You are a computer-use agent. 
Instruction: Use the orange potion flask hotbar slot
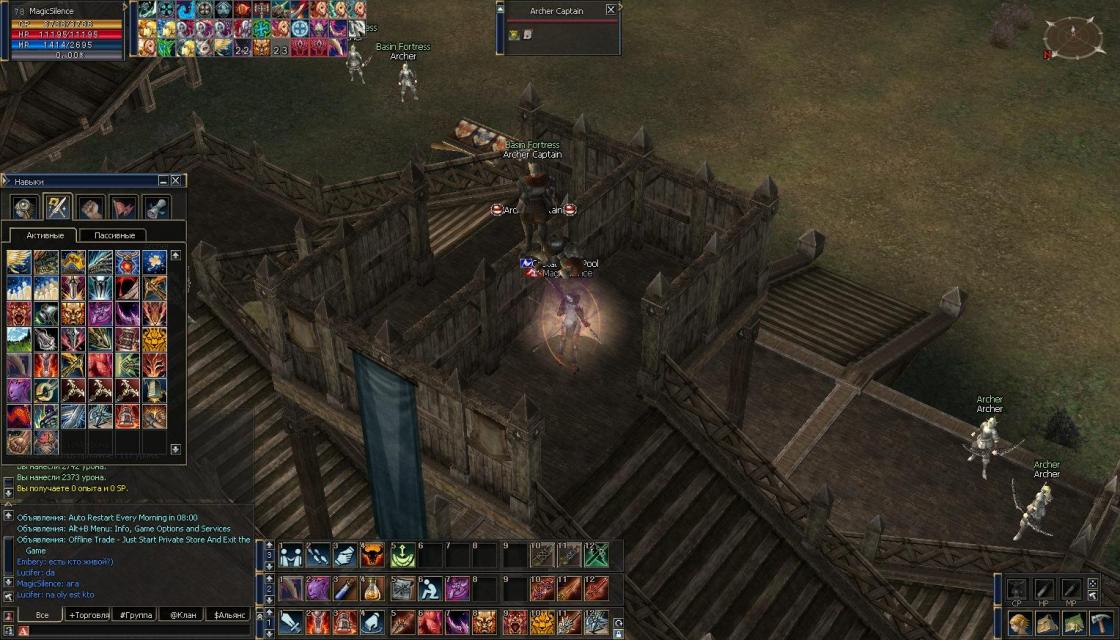373,588
